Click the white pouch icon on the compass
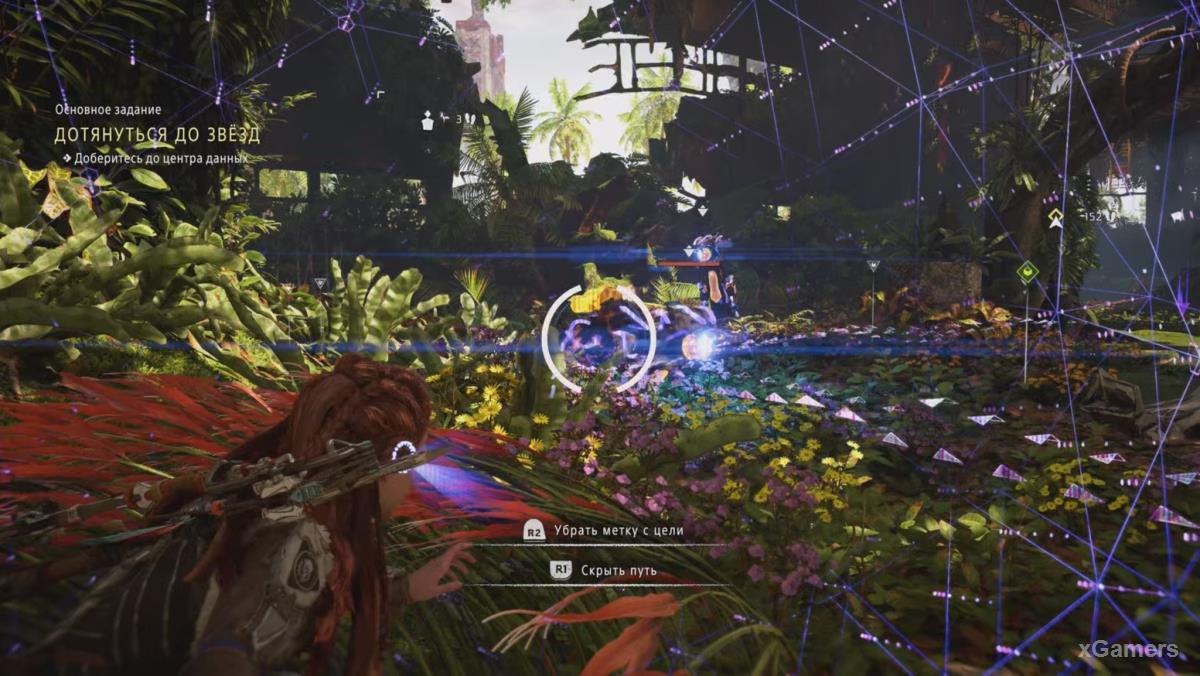This screenshot has height=676, width=1200. click(428, 121)
